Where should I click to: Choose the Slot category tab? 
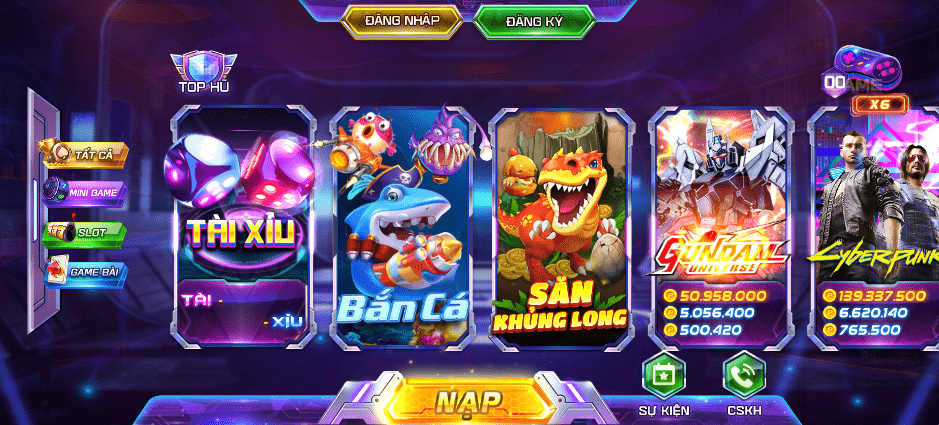86,232
